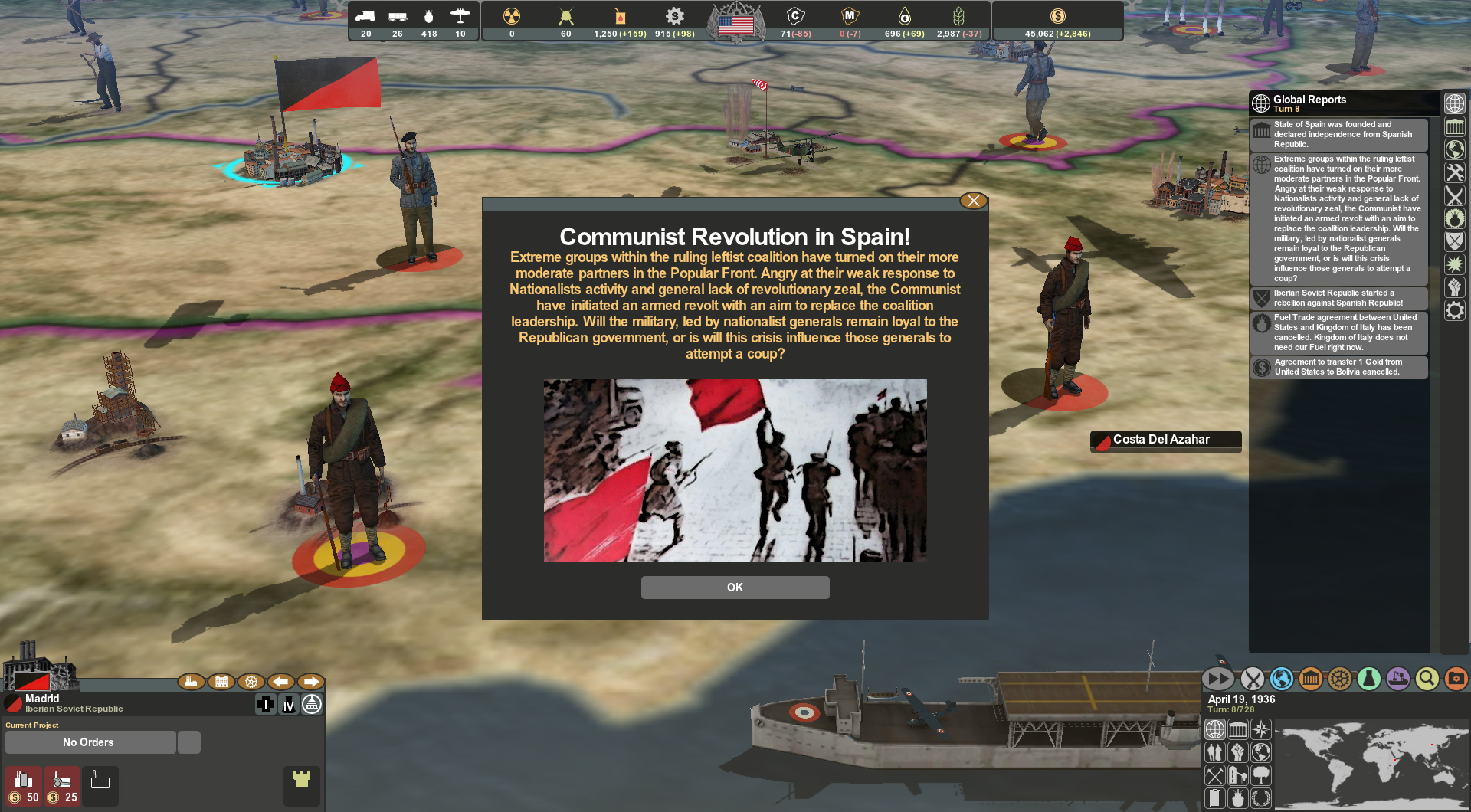Toggle the compass rose map overlay on minimap
The image size is (1471, 812).
coord(1261,729)
